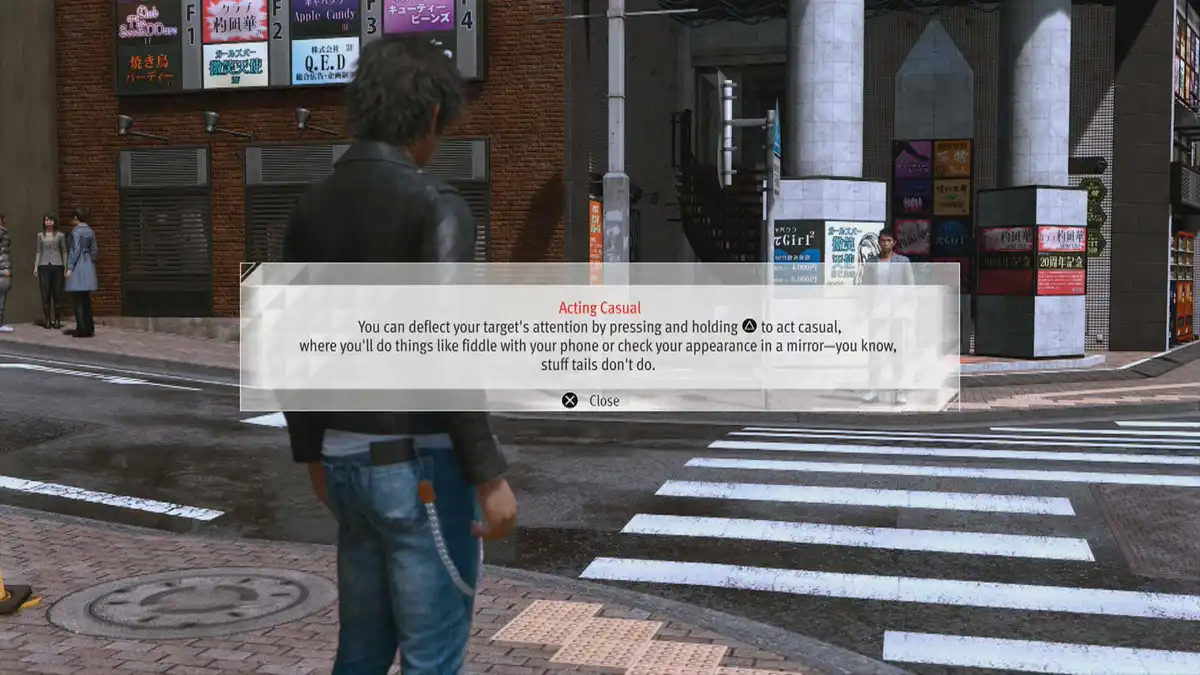Close the Acting Casual tutorial popup
This screenshot has width=1200, height=675.
(x=591, y=401)
